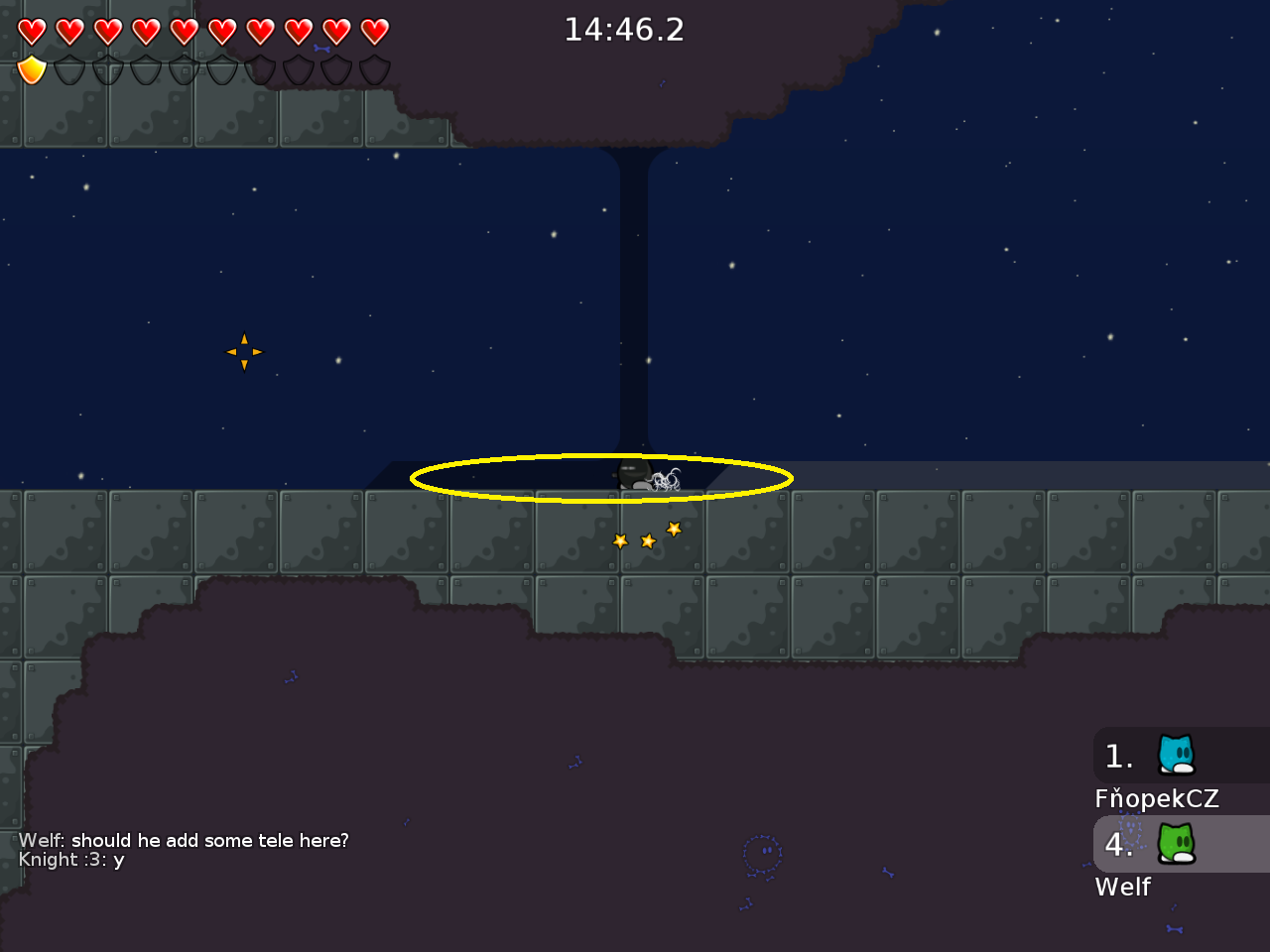
Task: Click the match timer showing 14:46.2
Action: click(x=624, y=30)
